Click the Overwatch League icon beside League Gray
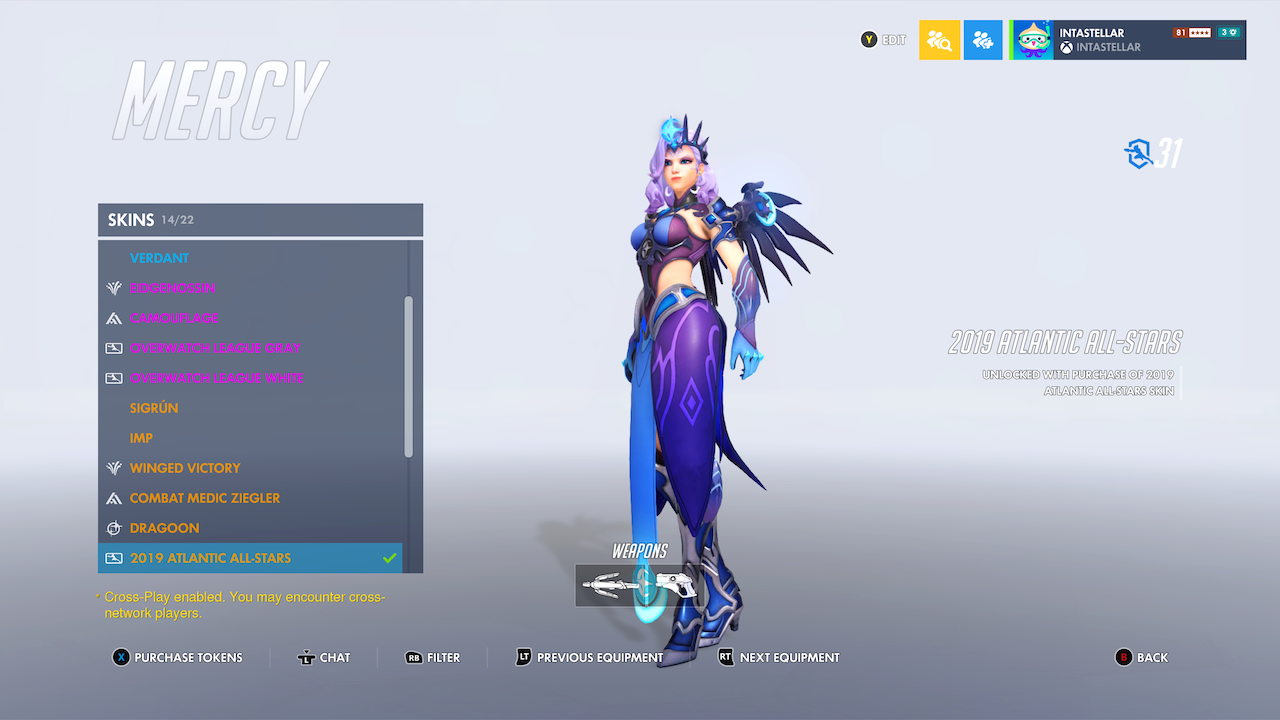This screenshot has height=720, width=1280. (114, 348)
